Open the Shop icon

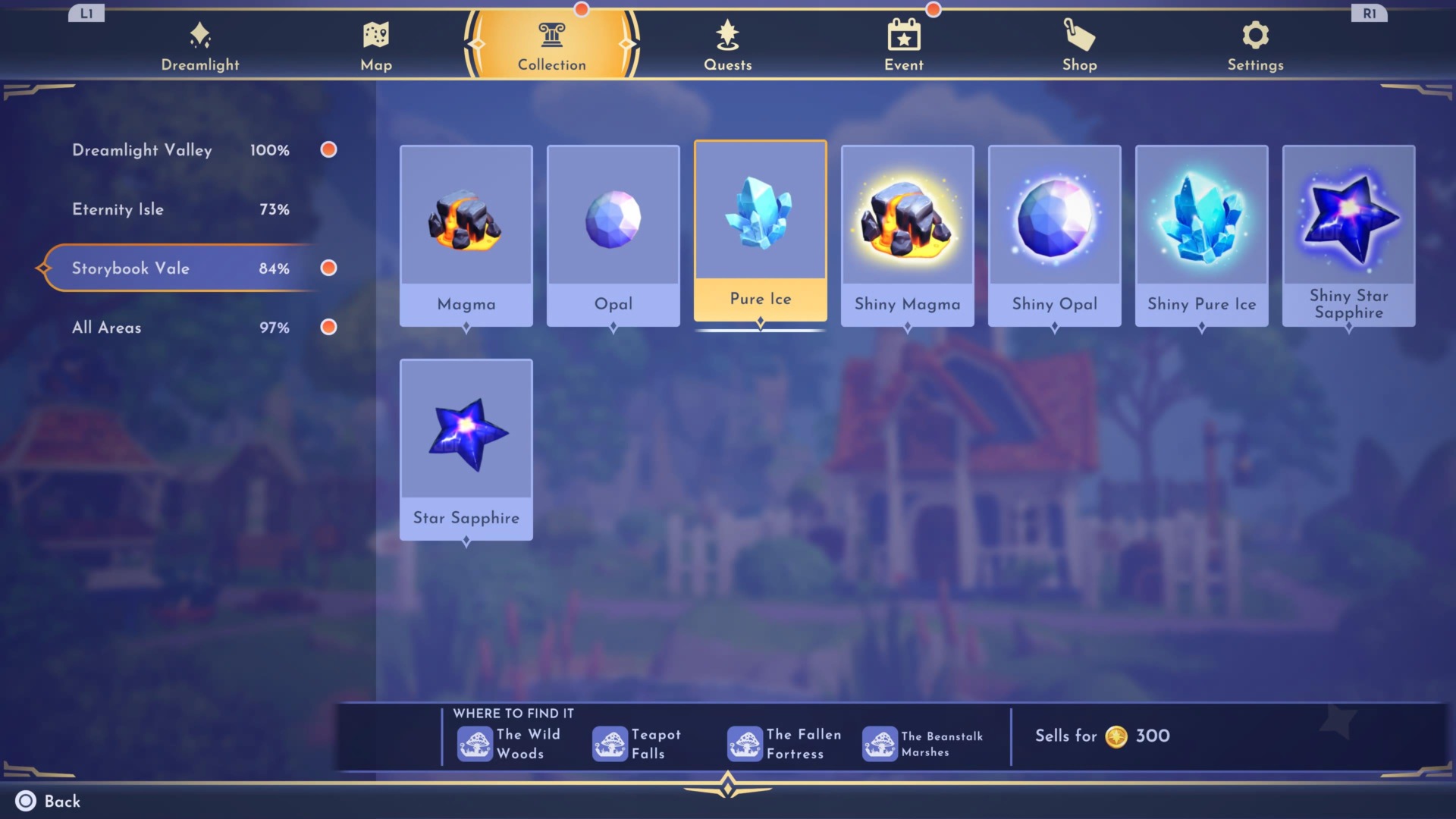[1079, 33]
